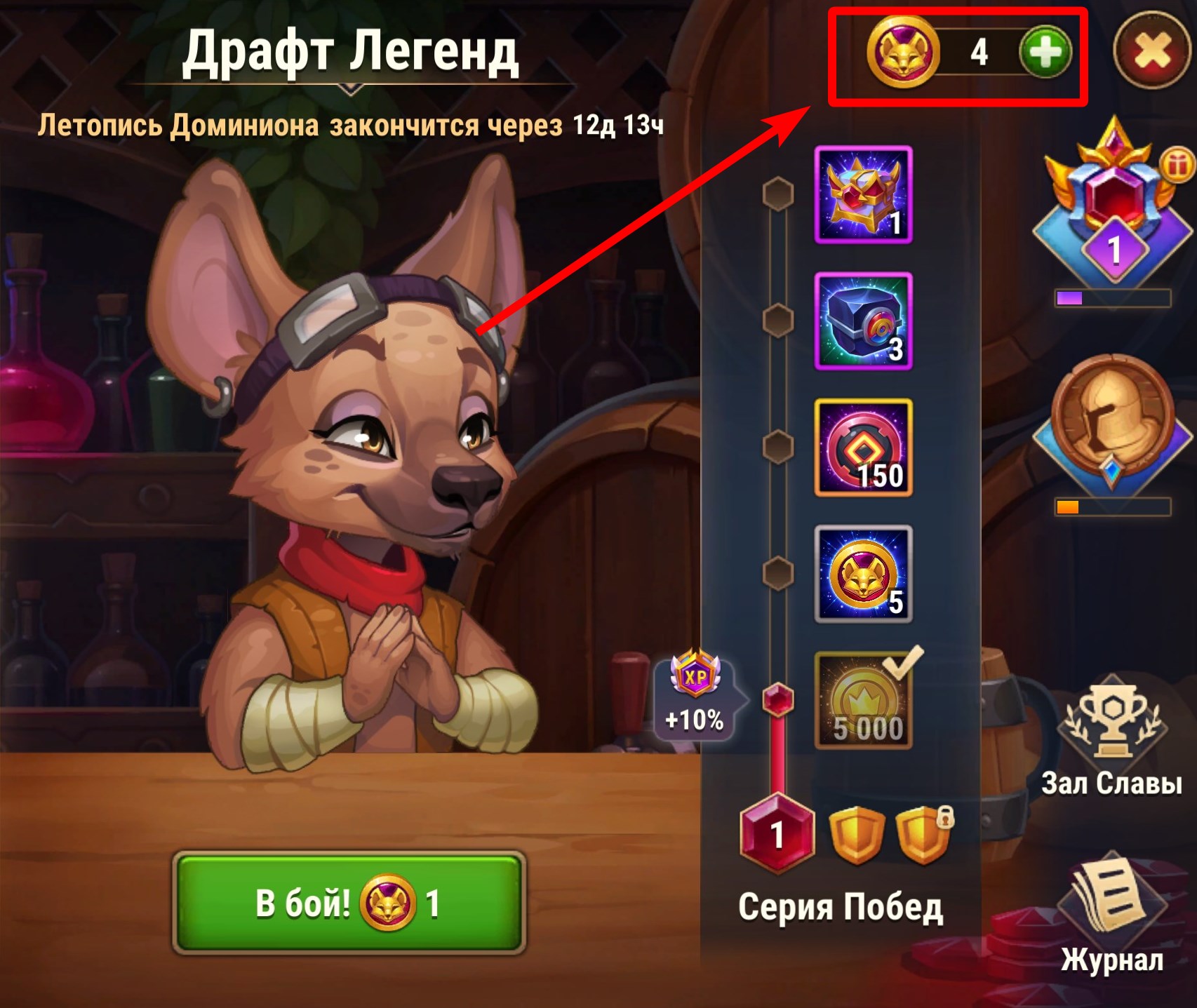Screen dimensions: 1197x1008
Task: Select the locked golden shield
Action: click(923, 835)
